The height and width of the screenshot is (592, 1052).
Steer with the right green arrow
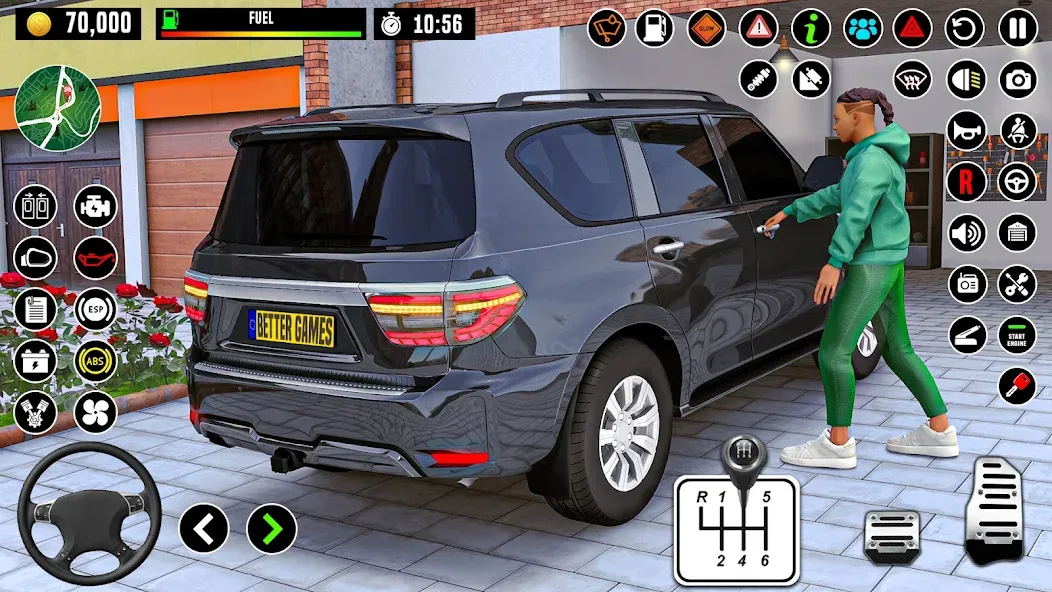click(x=272, y=528)
